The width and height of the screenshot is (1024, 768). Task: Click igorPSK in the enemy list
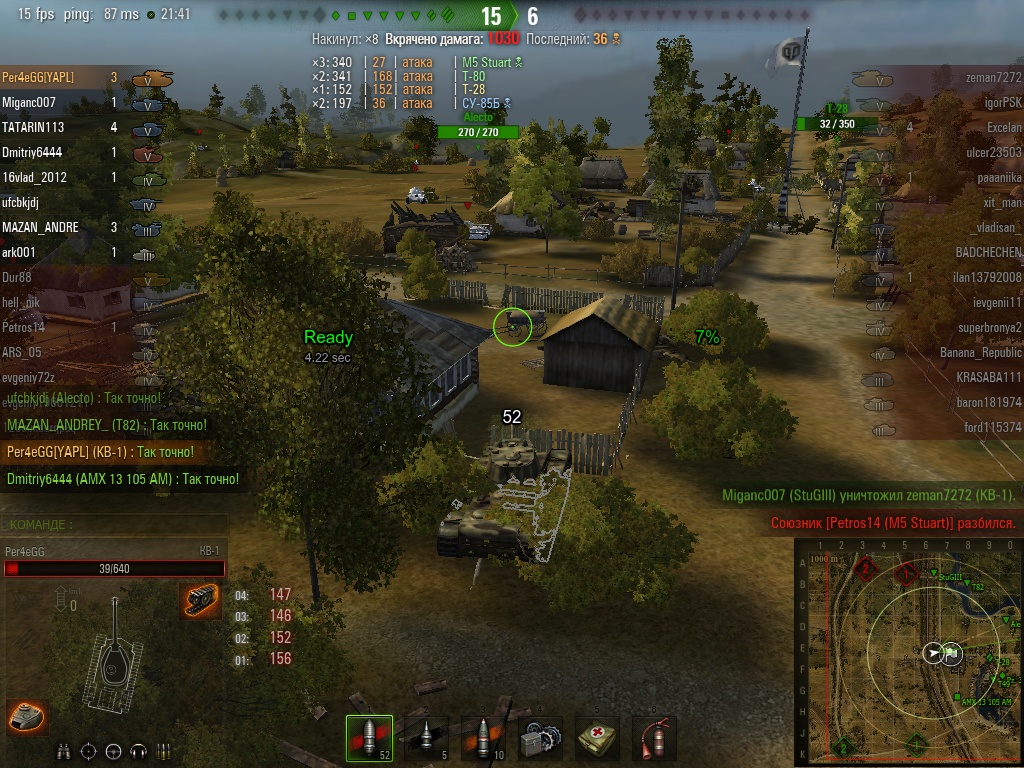1002,103
